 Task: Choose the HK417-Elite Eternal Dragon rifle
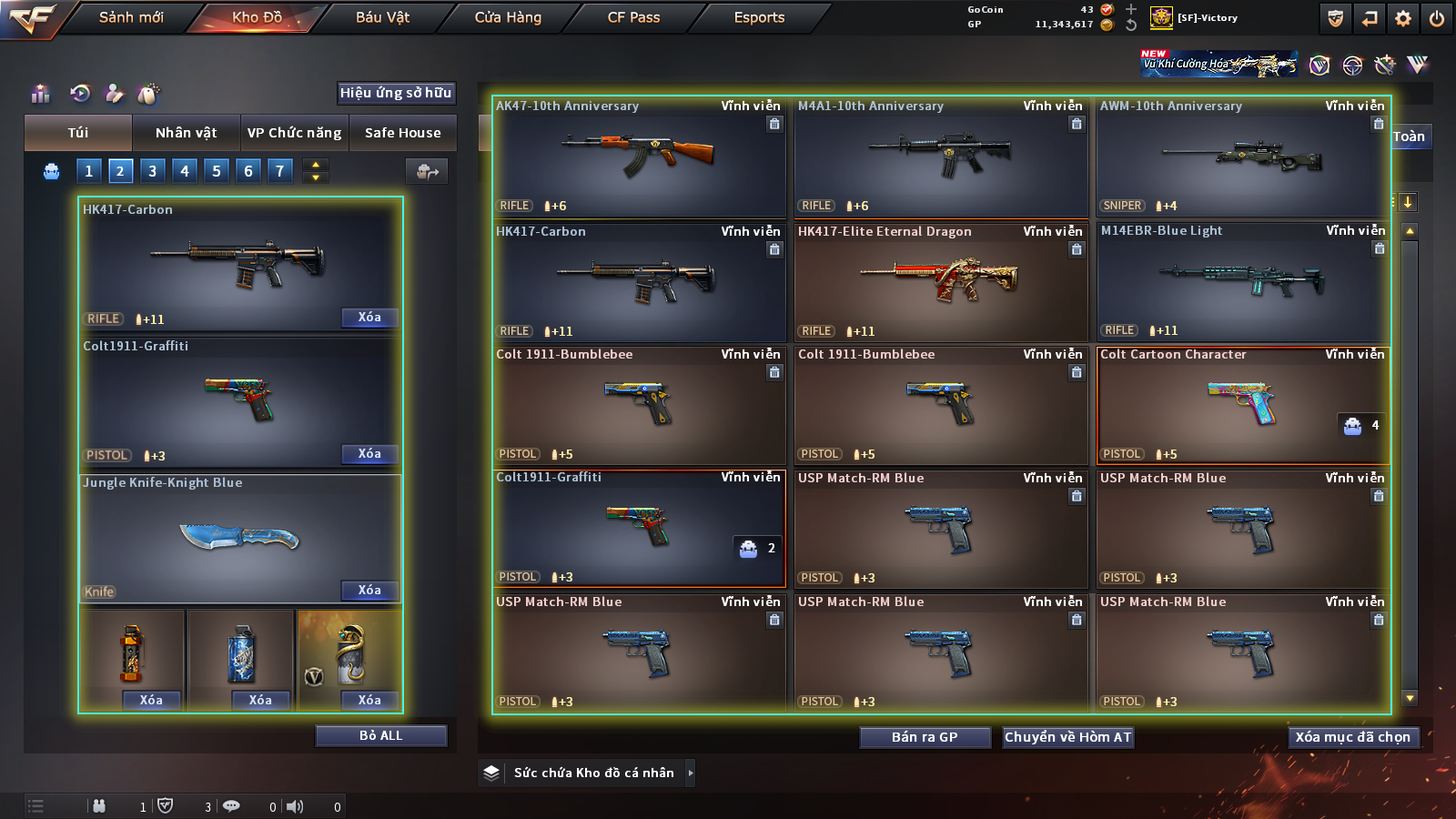point(941,280)
